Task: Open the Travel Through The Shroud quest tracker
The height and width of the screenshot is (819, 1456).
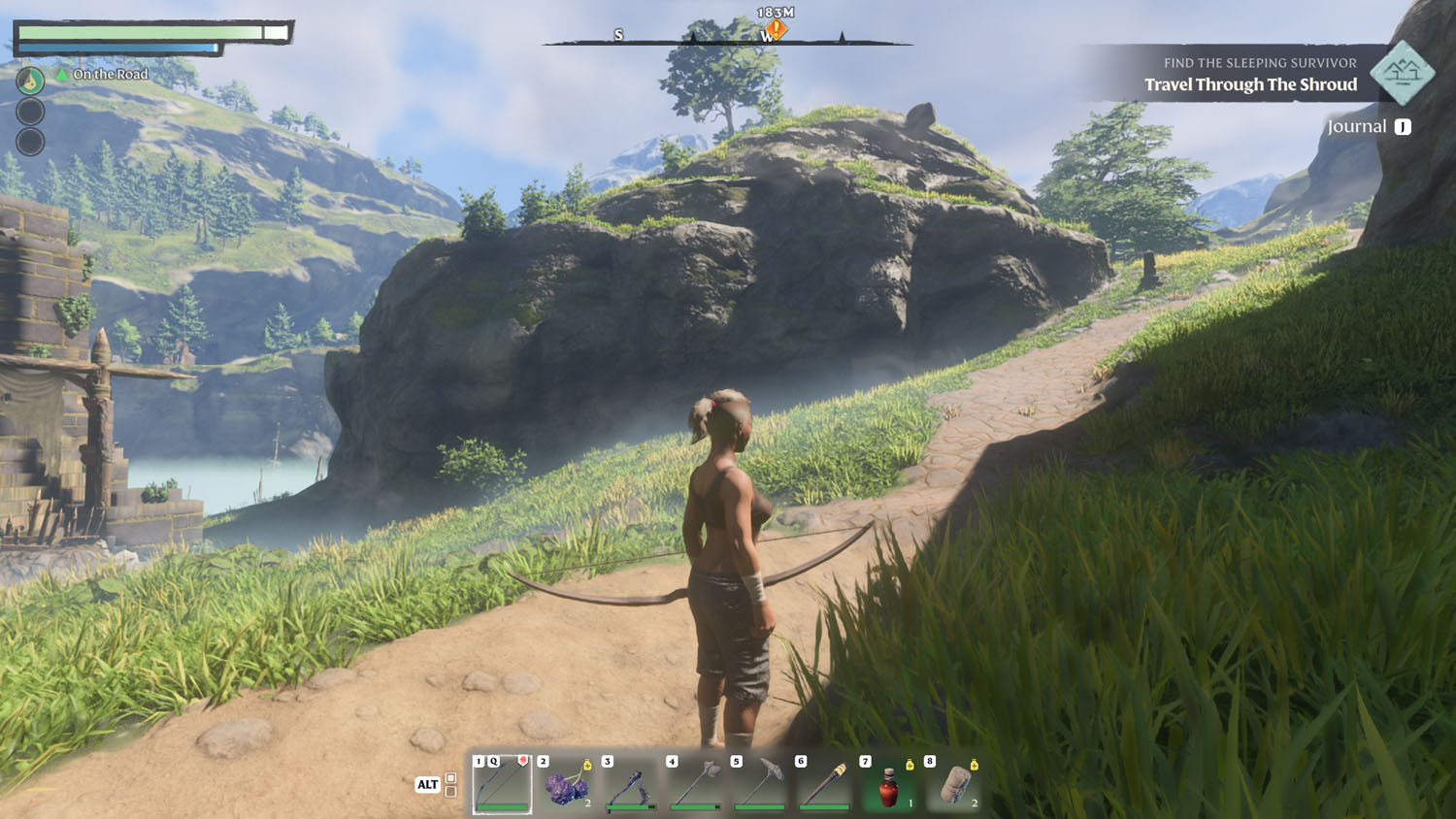Action: [1250, 84]
